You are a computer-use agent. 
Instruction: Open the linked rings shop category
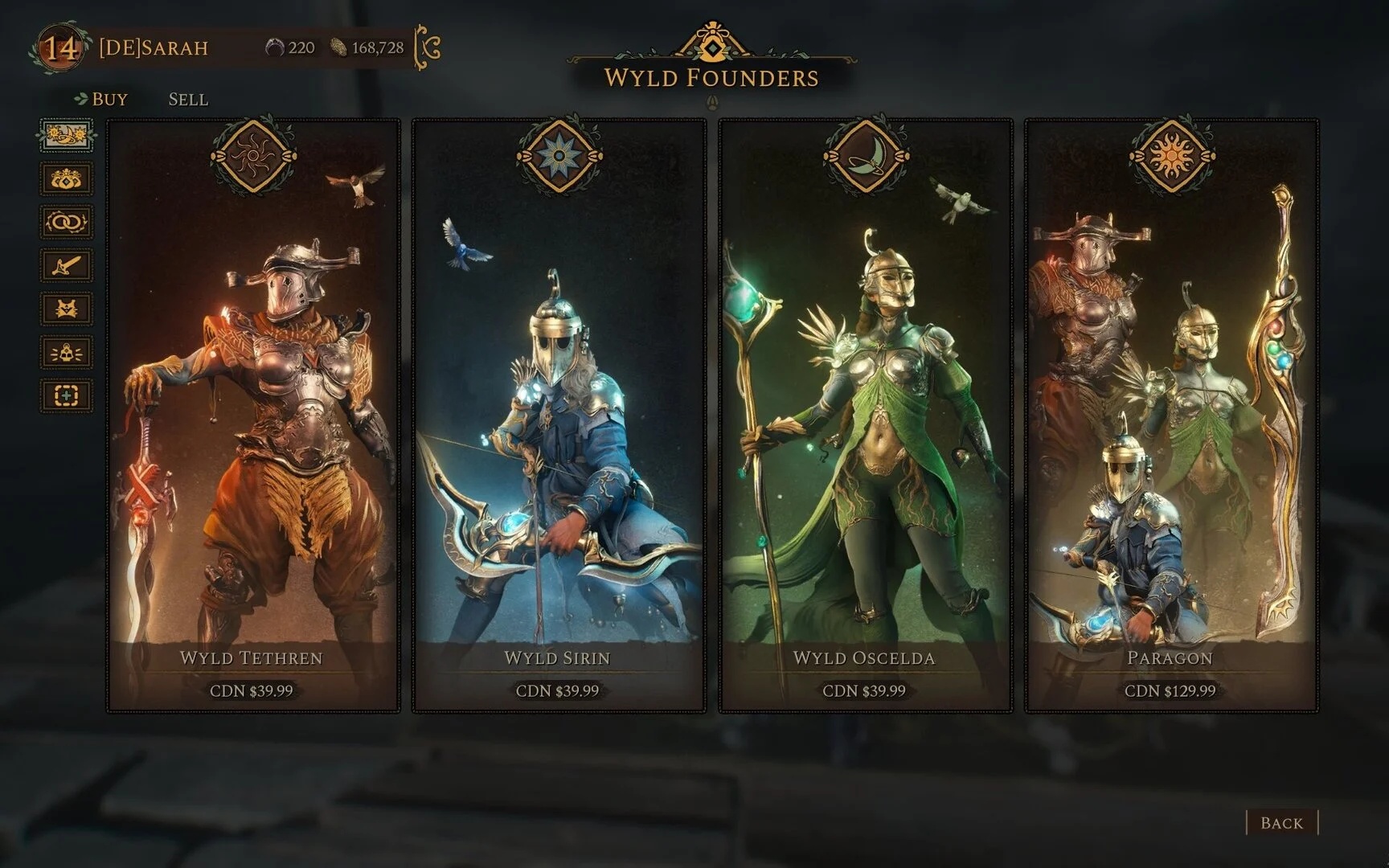click(x=67, y=222)
